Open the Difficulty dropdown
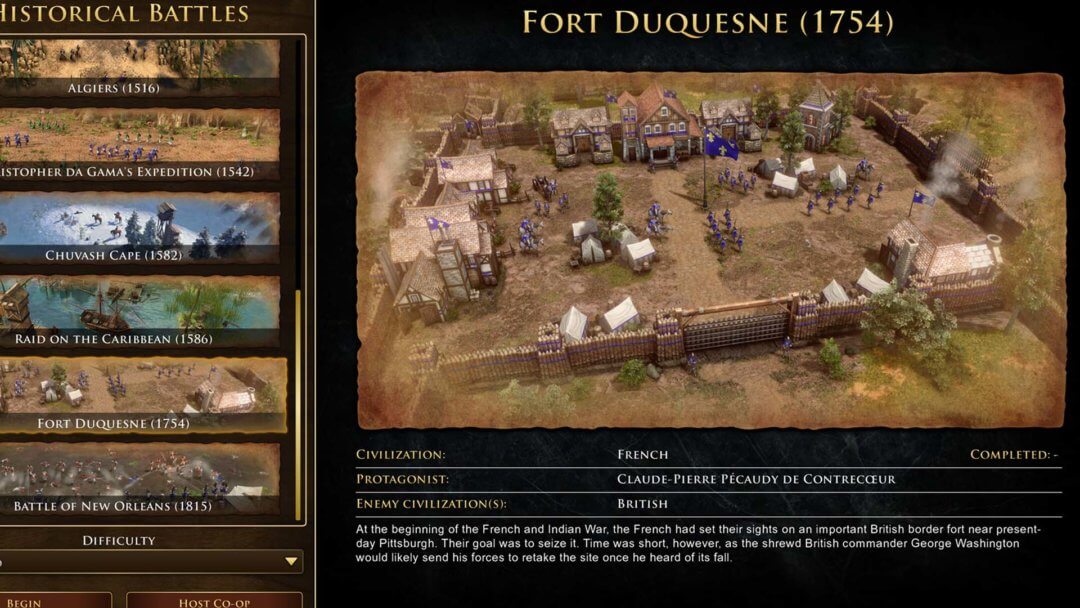The image size is (1080, 608). (150, 561)
